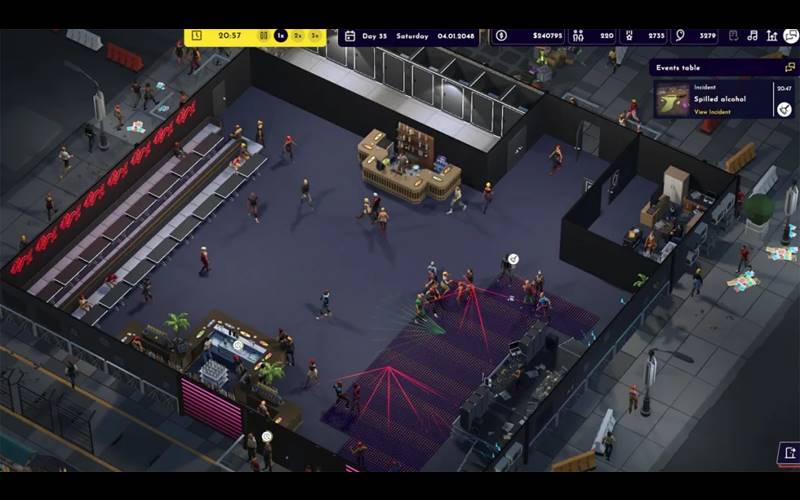Open the money balance panel
Screen dimensions: 800x500
[528, 36]
